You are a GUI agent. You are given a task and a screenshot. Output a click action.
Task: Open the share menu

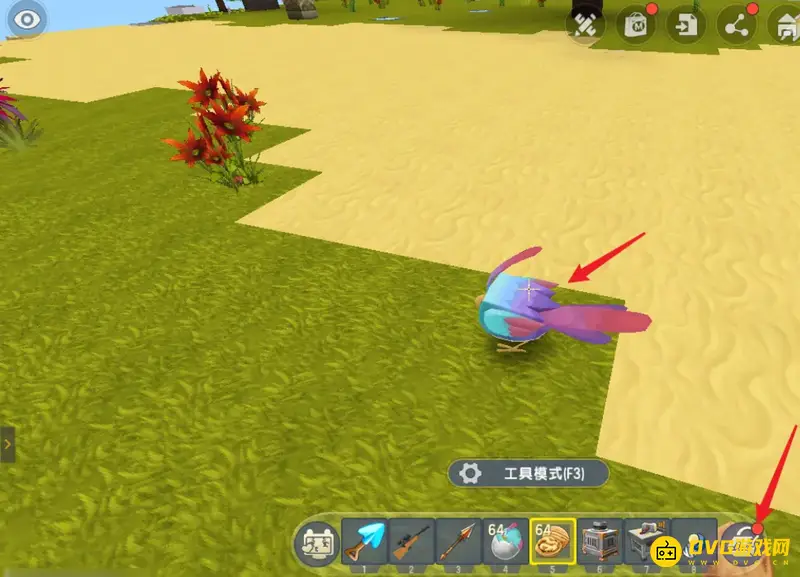click(737, 26)
